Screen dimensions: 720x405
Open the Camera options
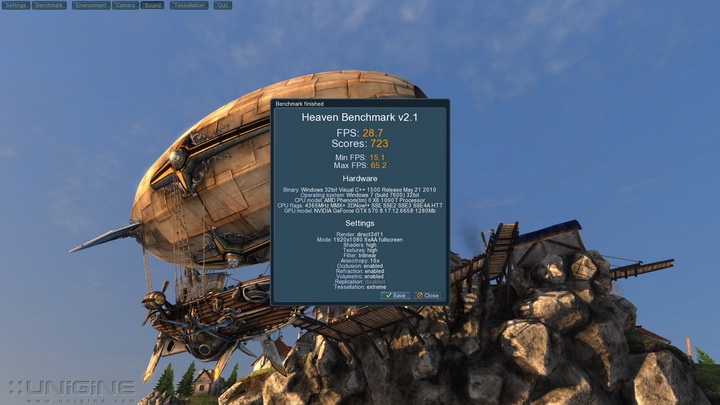(125, 5)
